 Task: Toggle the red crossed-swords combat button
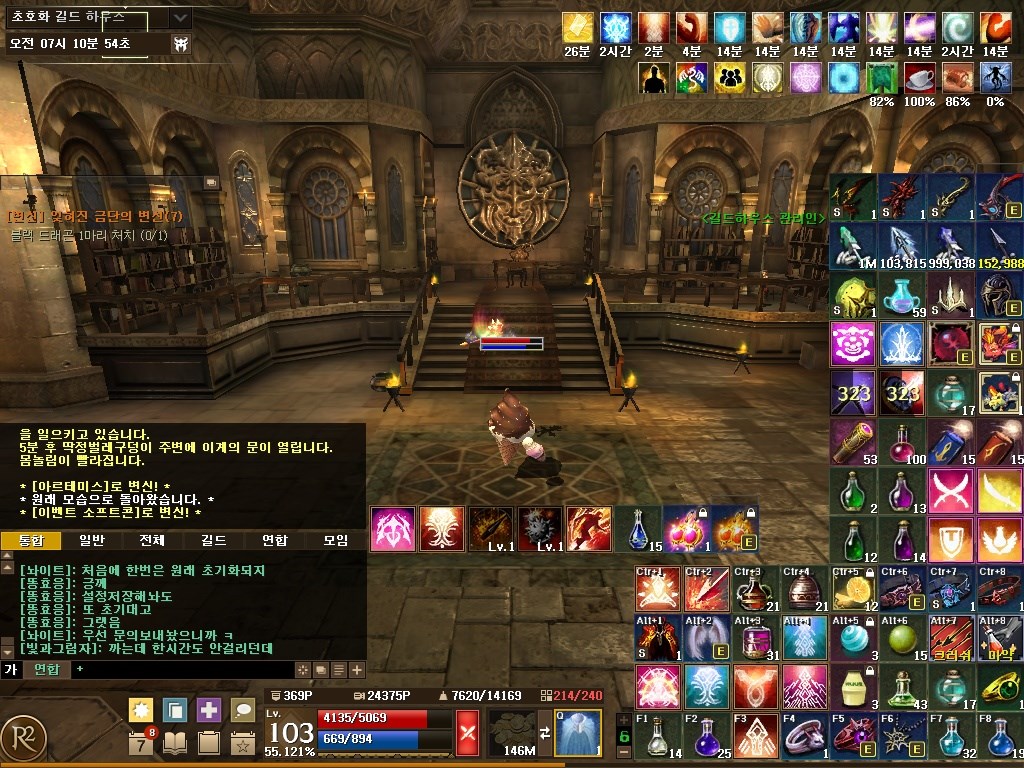coord(467,729)
